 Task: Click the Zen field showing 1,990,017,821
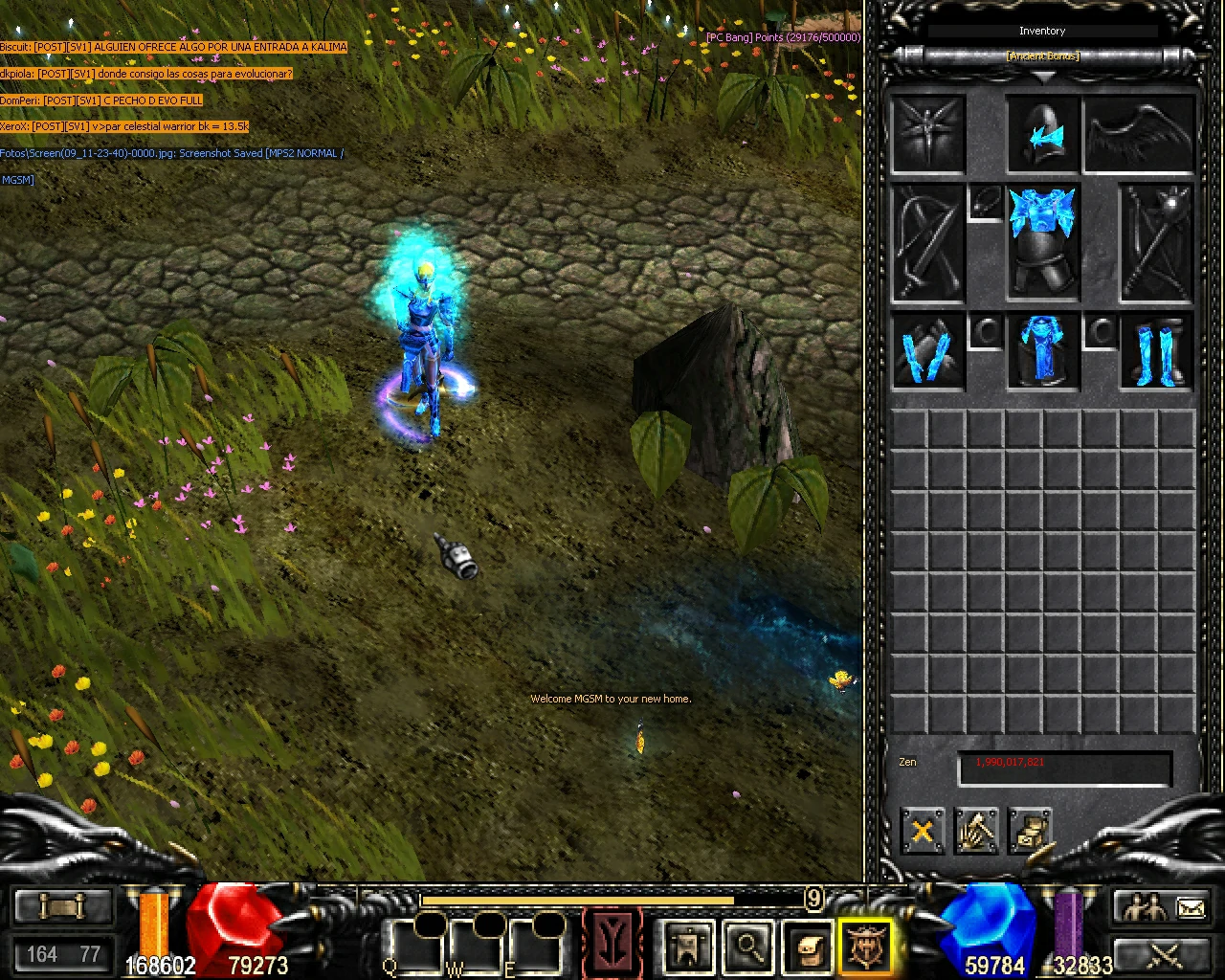pos(1064,766)
